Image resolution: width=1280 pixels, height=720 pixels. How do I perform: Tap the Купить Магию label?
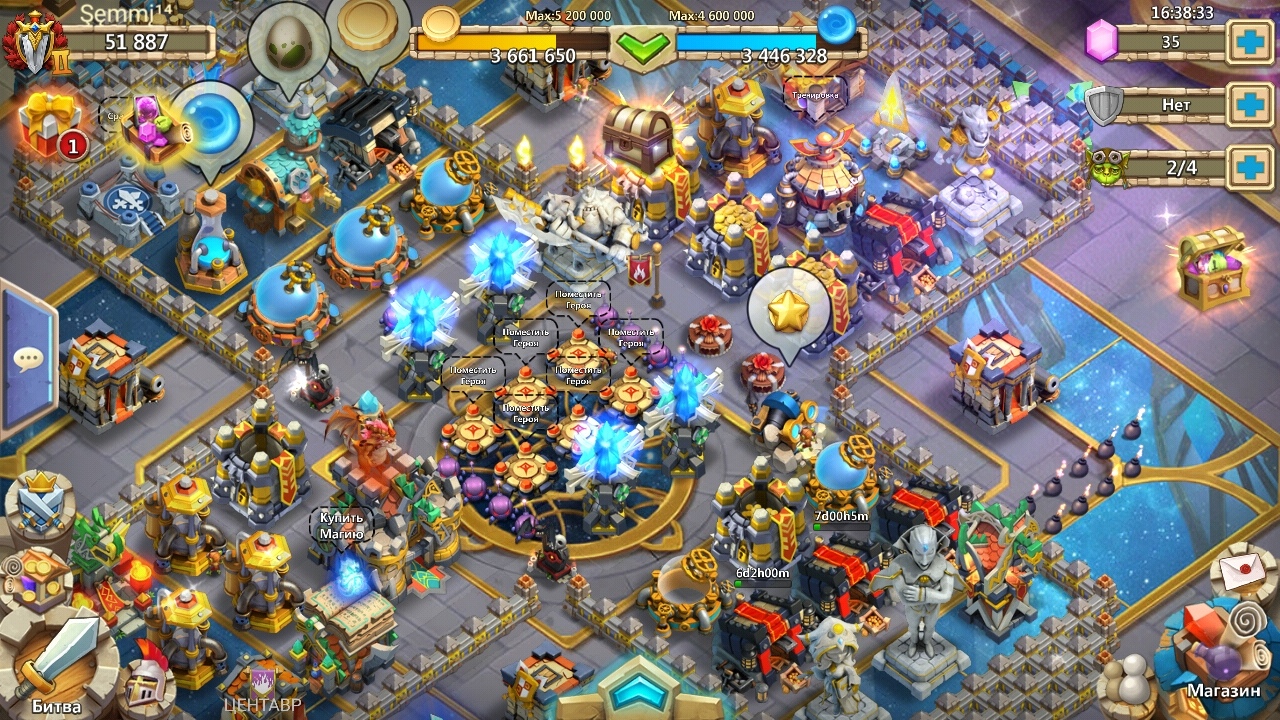point(341,526)
